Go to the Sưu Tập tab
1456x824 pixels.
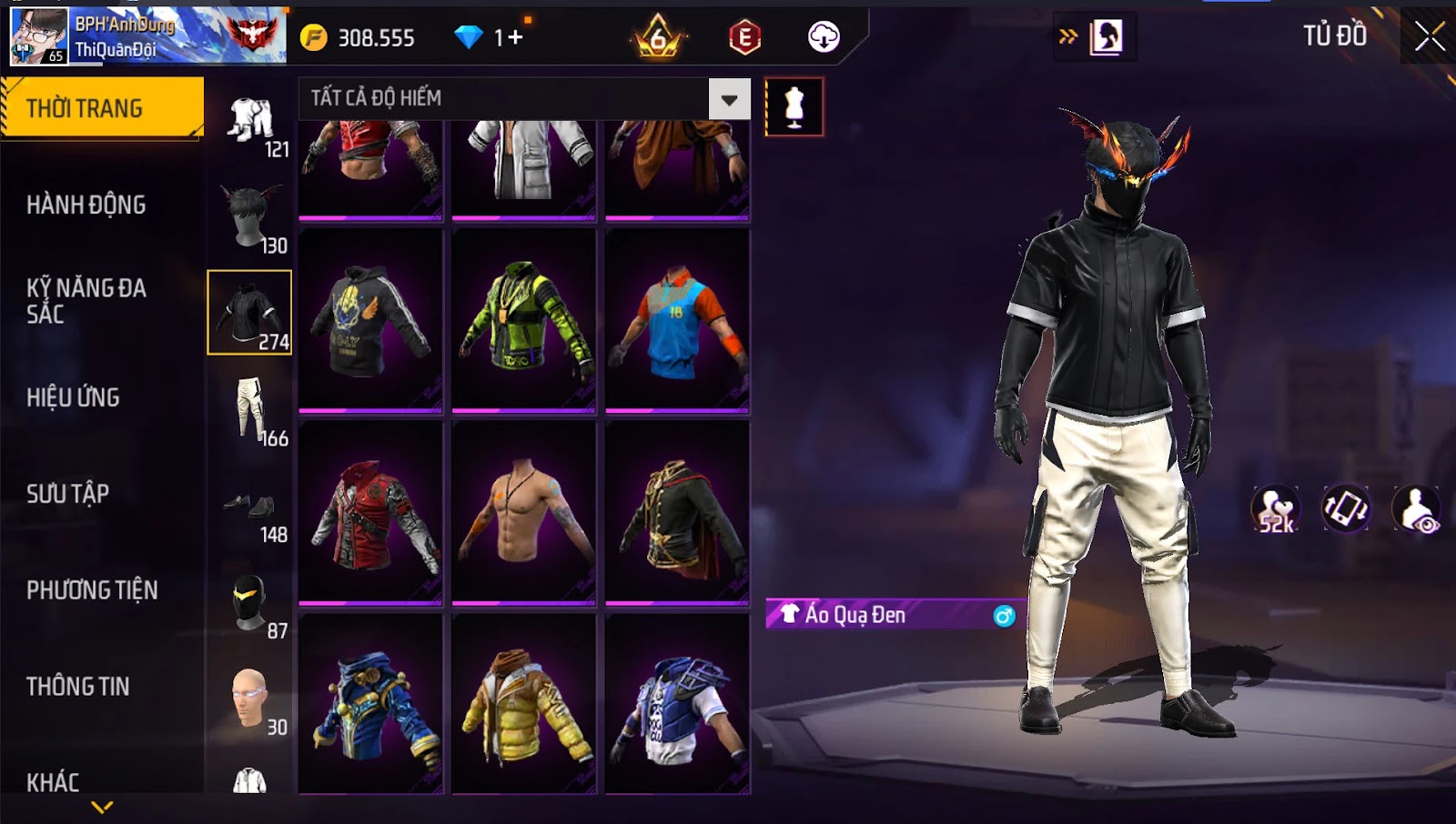[x=68, y=494]
